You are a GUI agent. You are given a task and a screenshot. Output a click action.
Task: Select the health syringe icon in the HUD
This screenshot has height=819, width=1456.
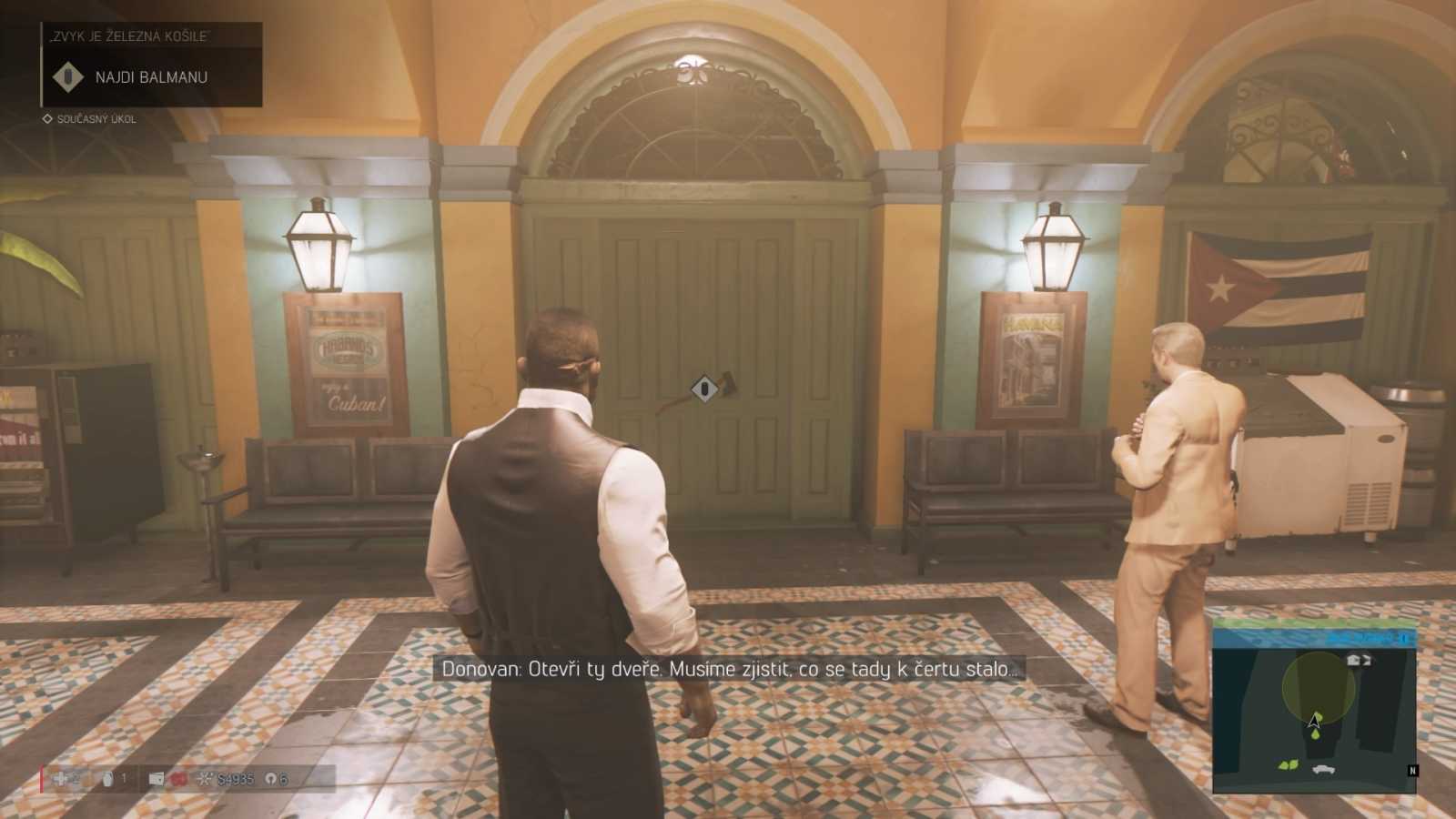coord(59,778)
